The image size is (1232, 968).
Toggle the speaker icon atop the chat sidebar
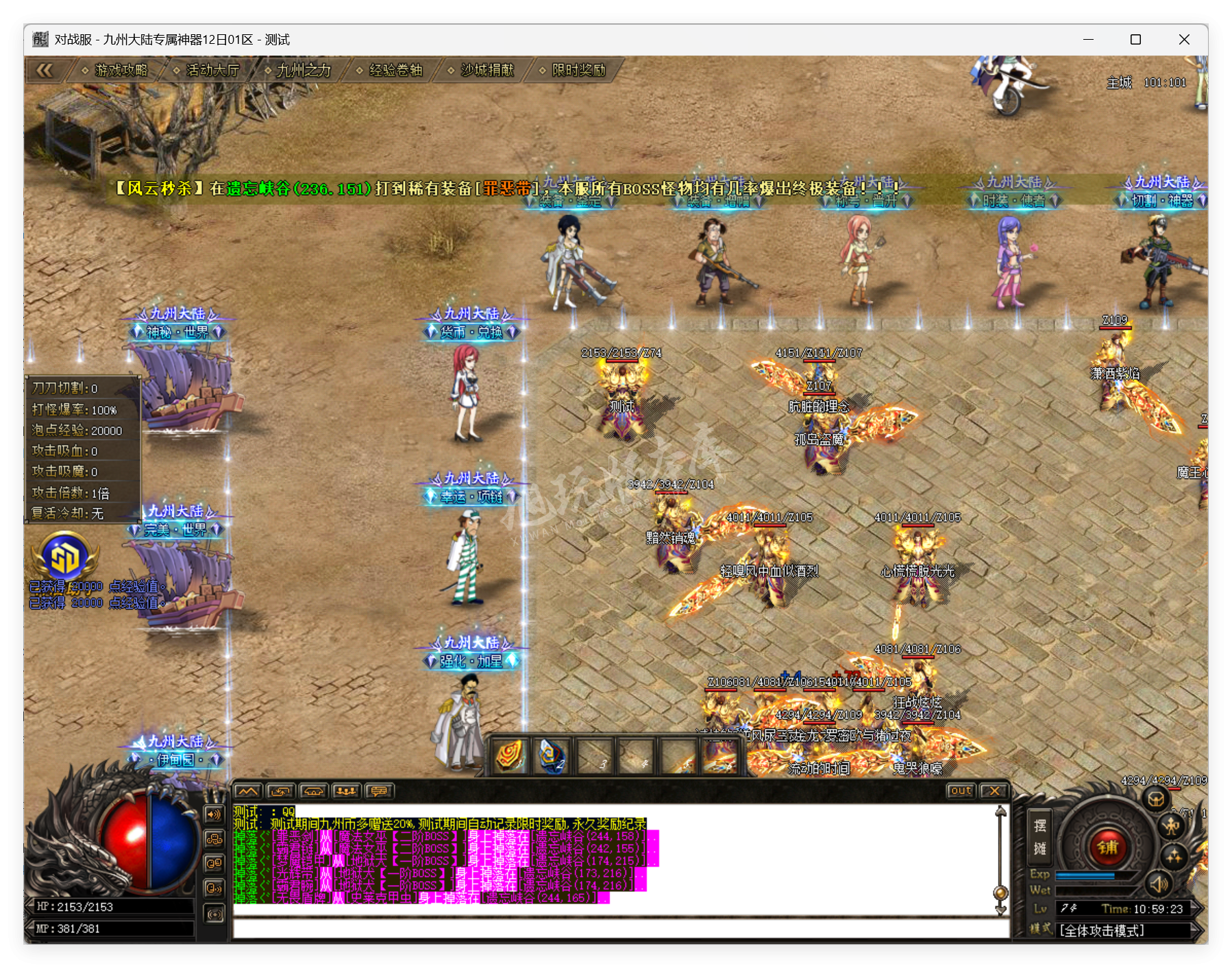pos(213,814)
